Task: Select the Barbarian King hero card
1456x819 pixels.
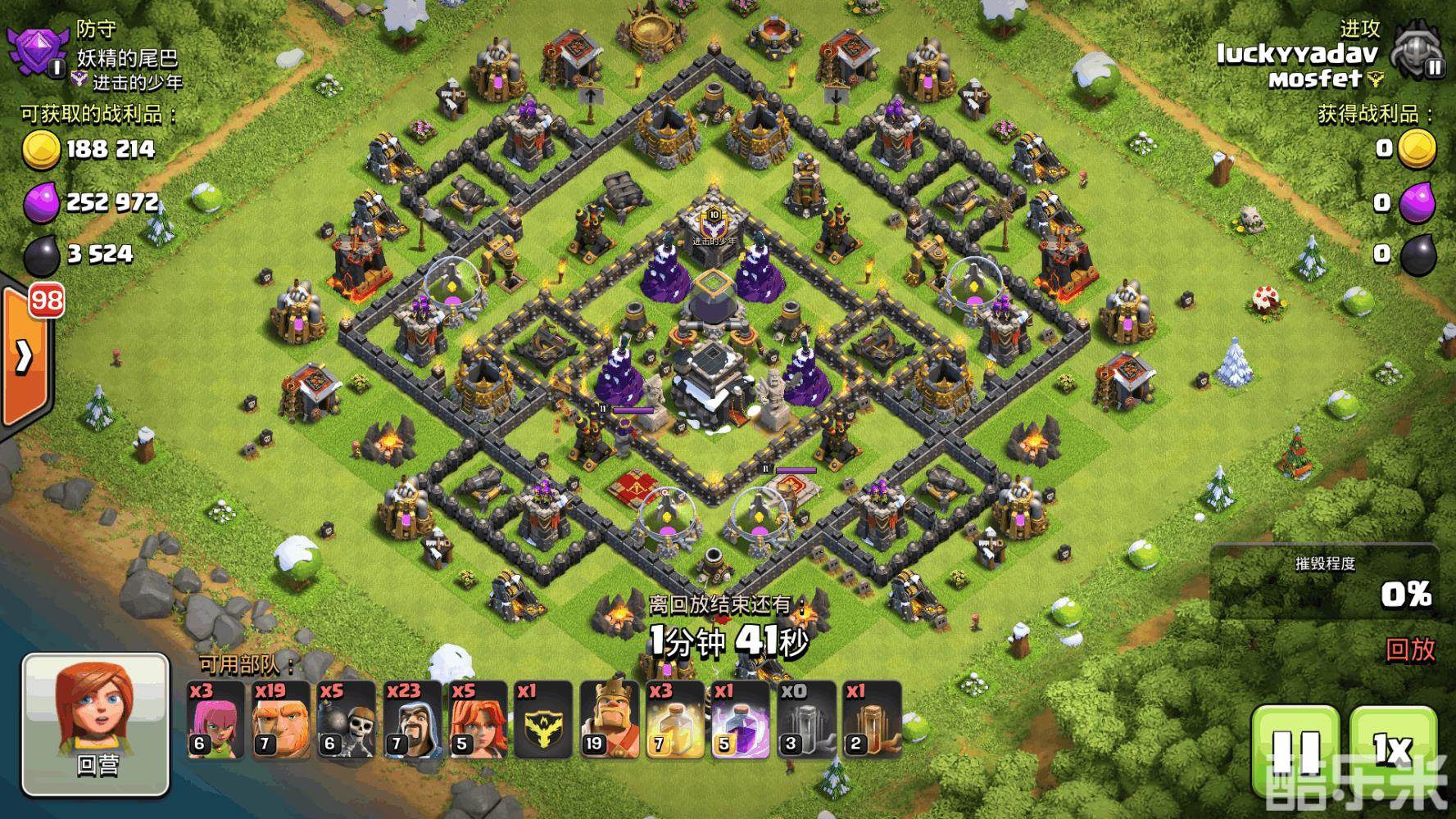Action: click(609, 720)
